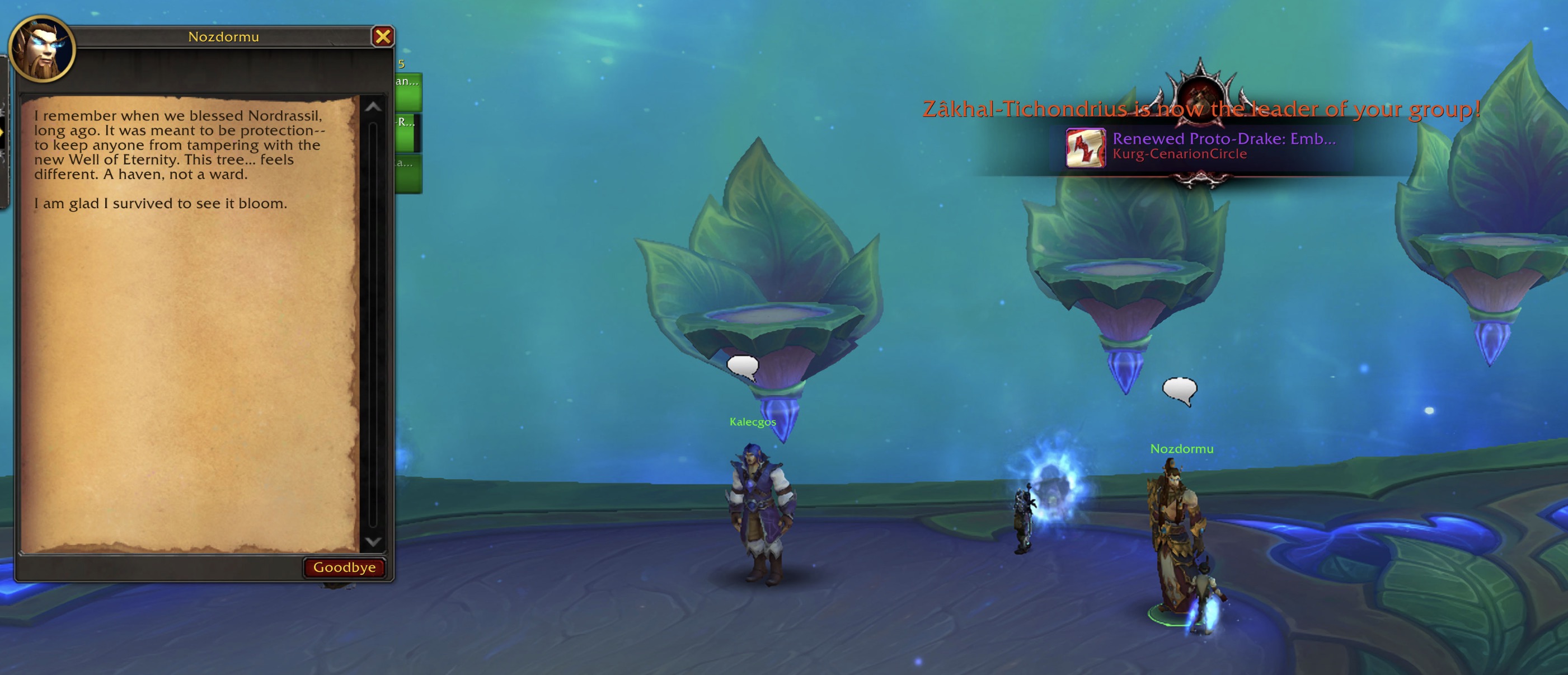Click Nozdormu's portrait icon

pos(41,49)
